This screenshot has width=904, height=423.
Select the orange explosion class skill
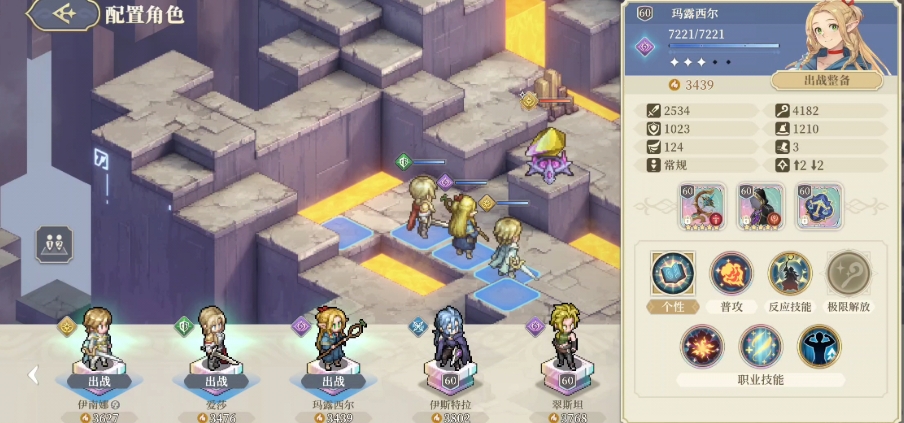[702, 346]
